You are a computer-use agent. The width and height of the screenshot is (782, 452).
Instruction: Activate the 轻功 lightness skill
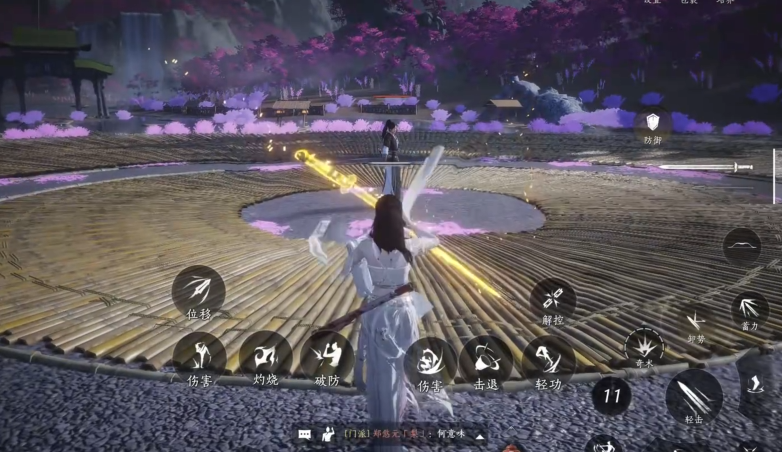[548, 361]
